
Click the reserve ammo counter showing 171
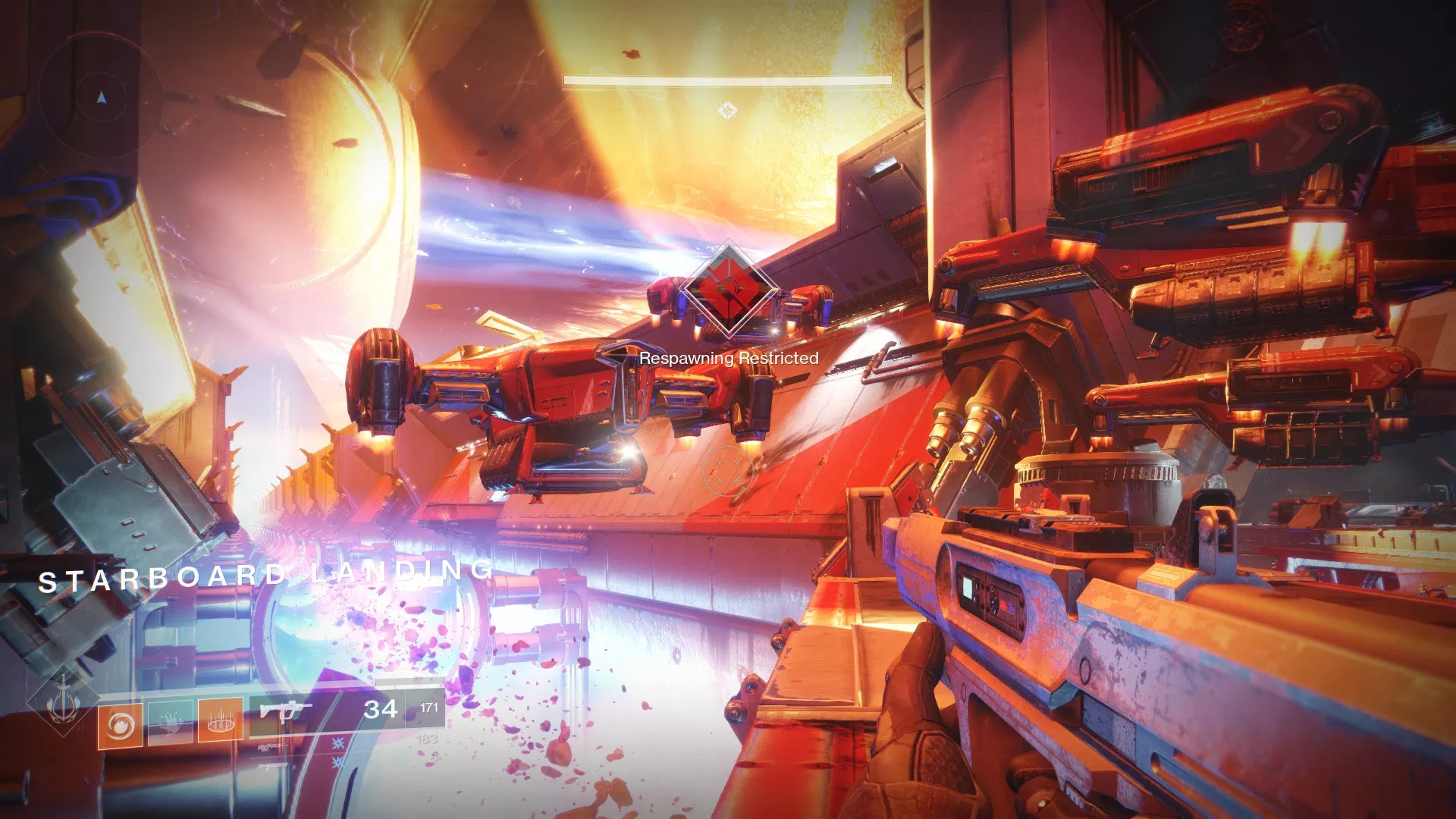click(428, 707)
